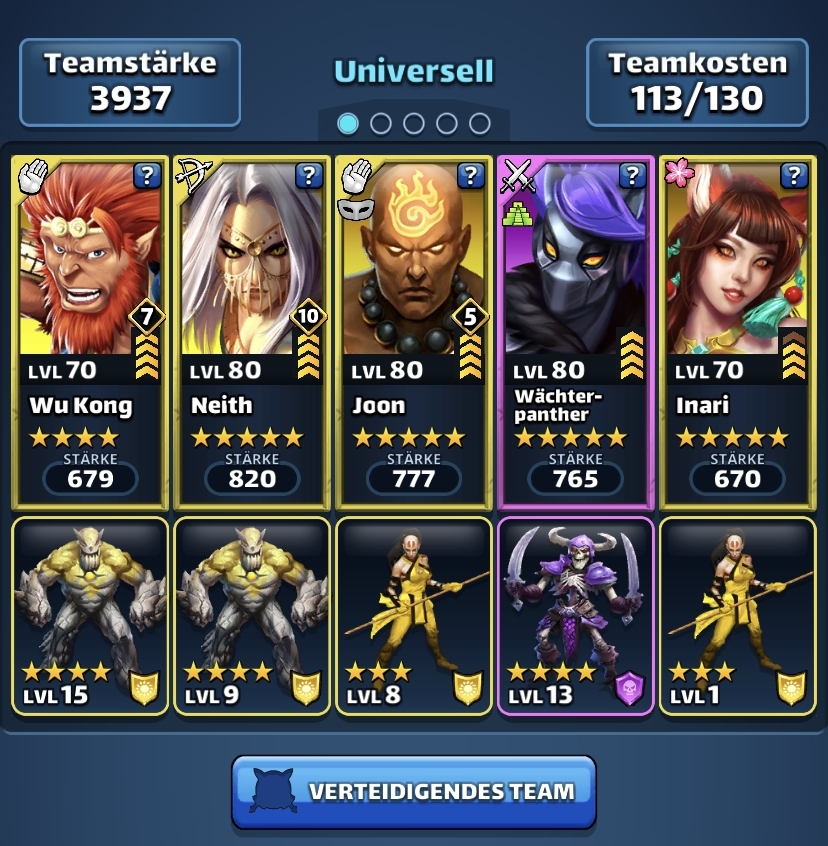This screenshot has width=828, height=846.
Task: Switch to the last team page dot
Action: tap(480, 123)
